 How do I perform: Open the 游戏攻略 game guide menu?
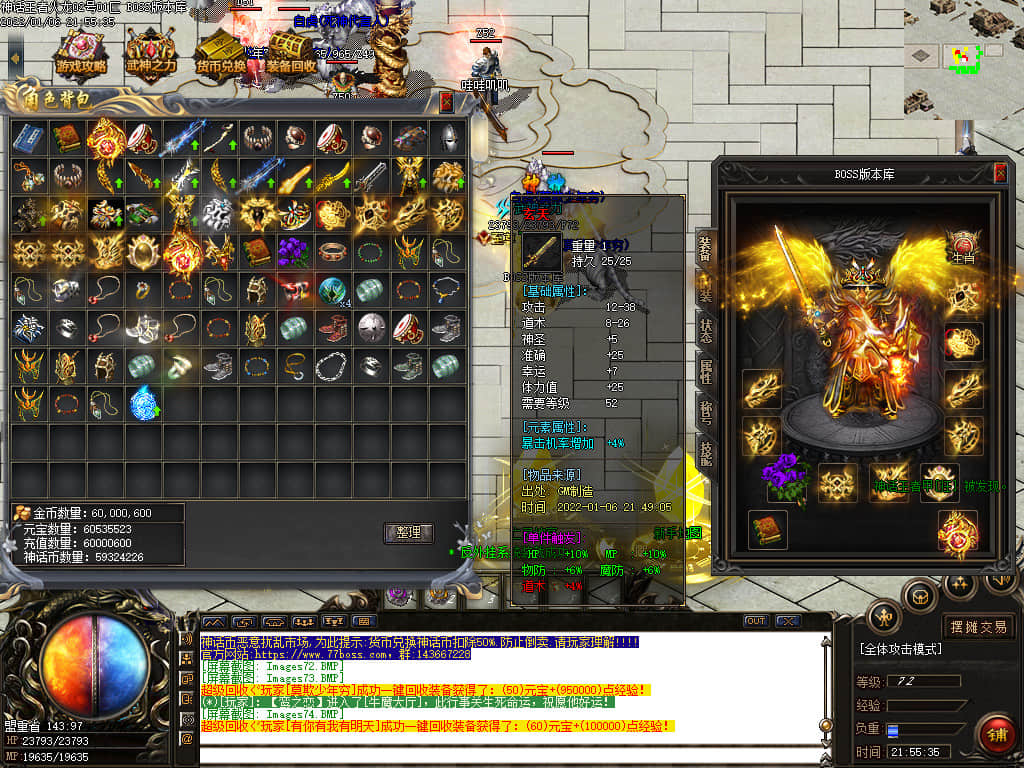(81, 55)
